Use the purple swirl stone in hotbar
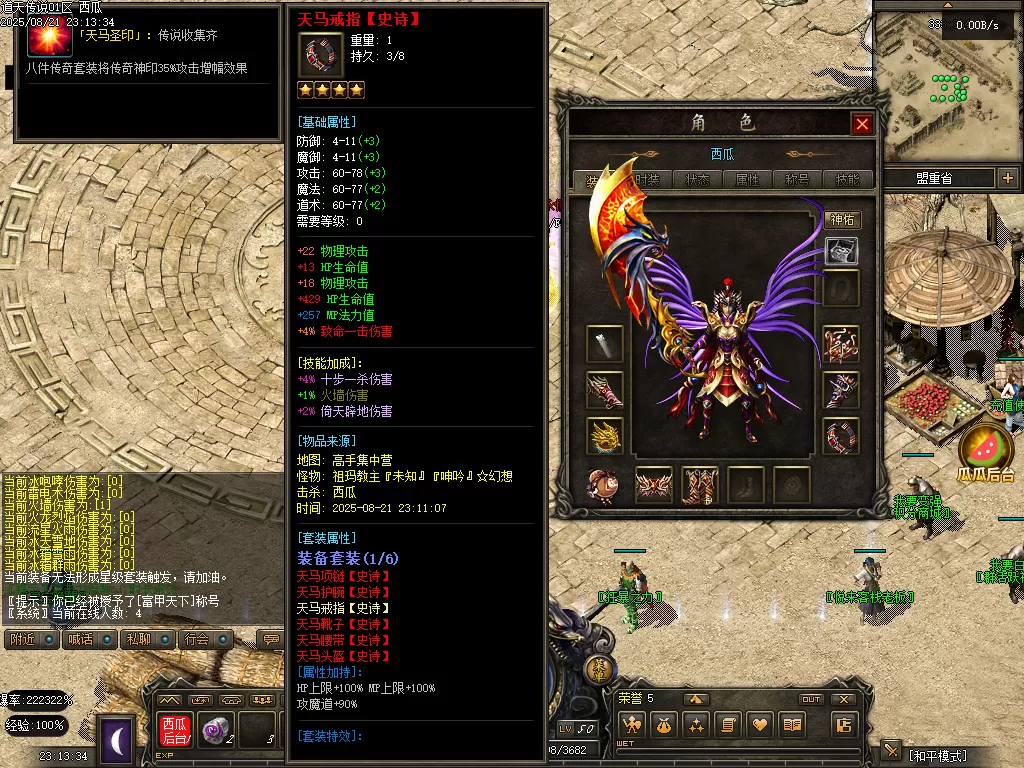The image size is (1024, 768). click(x=213, y=731)
